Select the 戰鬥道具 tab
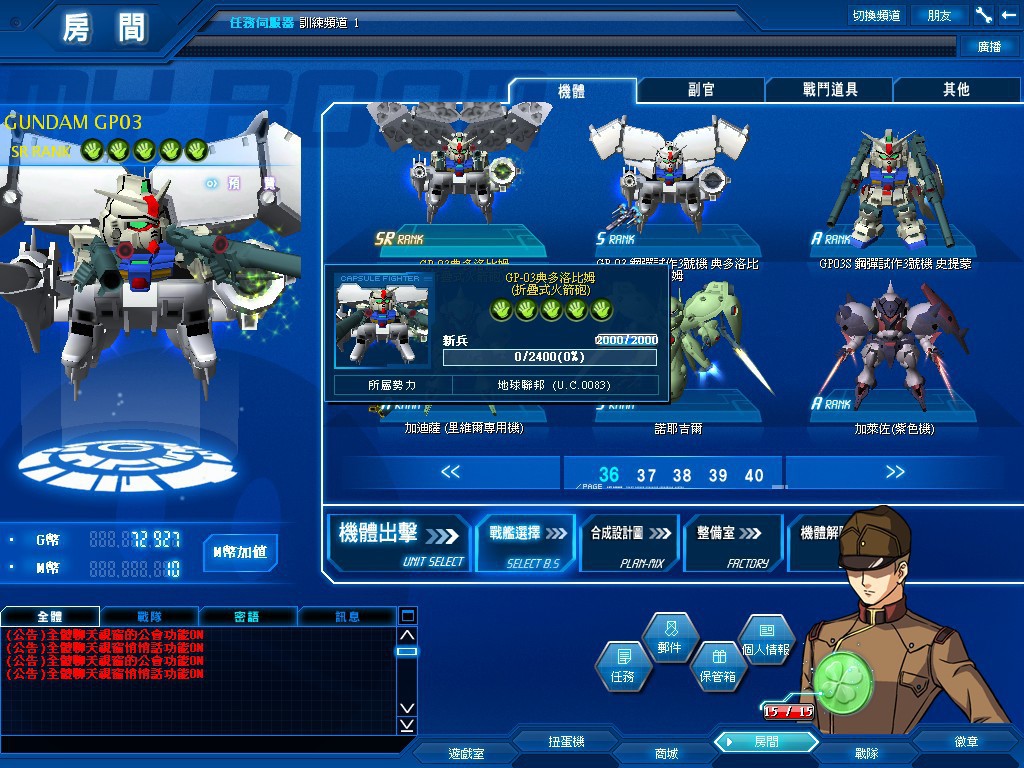The height and width of the screenshot is (768, 1024). 830,90
